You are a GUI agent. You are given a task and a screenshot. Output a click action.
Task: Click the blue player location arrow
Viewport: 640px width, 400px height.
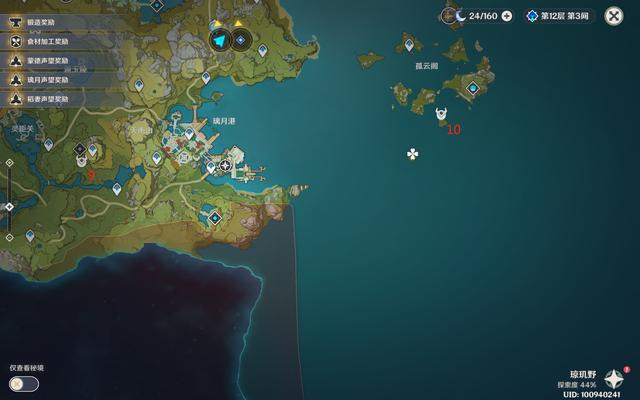[220, 40]
